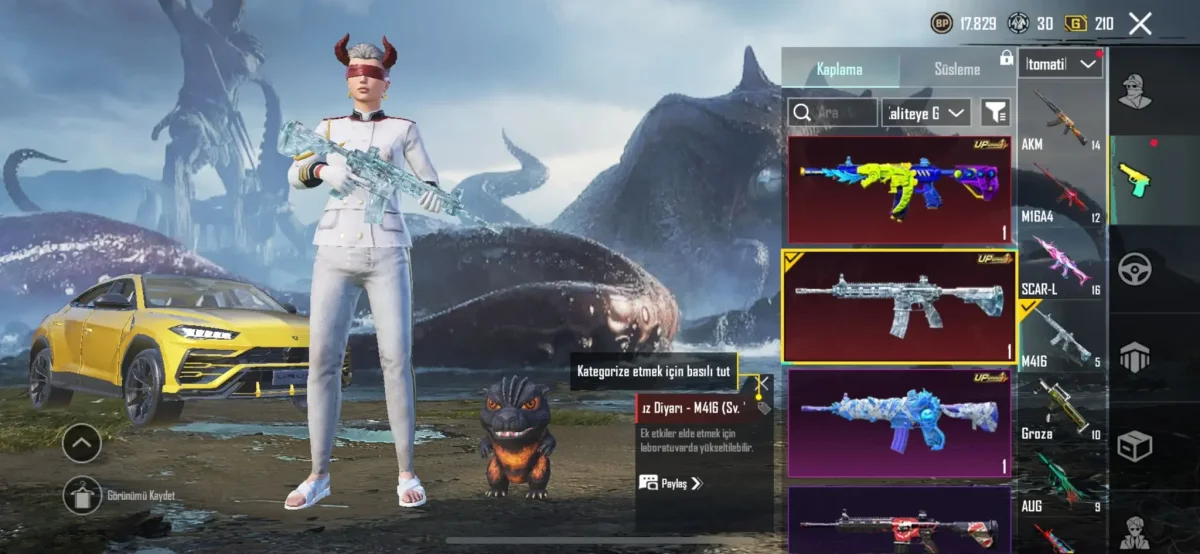The height and width of the screenshot is (554, 1200).
Task: Choose Groza from the weapon list
Action: pyautogui.click(x=1061, y=410)
